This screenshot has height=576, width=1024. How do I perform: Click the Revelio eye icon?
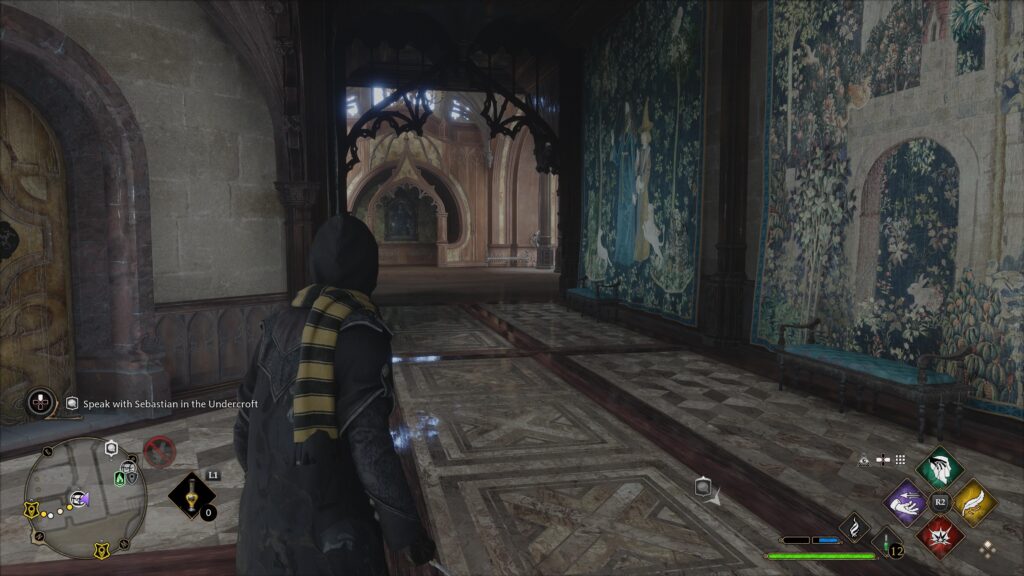(864, 460)
